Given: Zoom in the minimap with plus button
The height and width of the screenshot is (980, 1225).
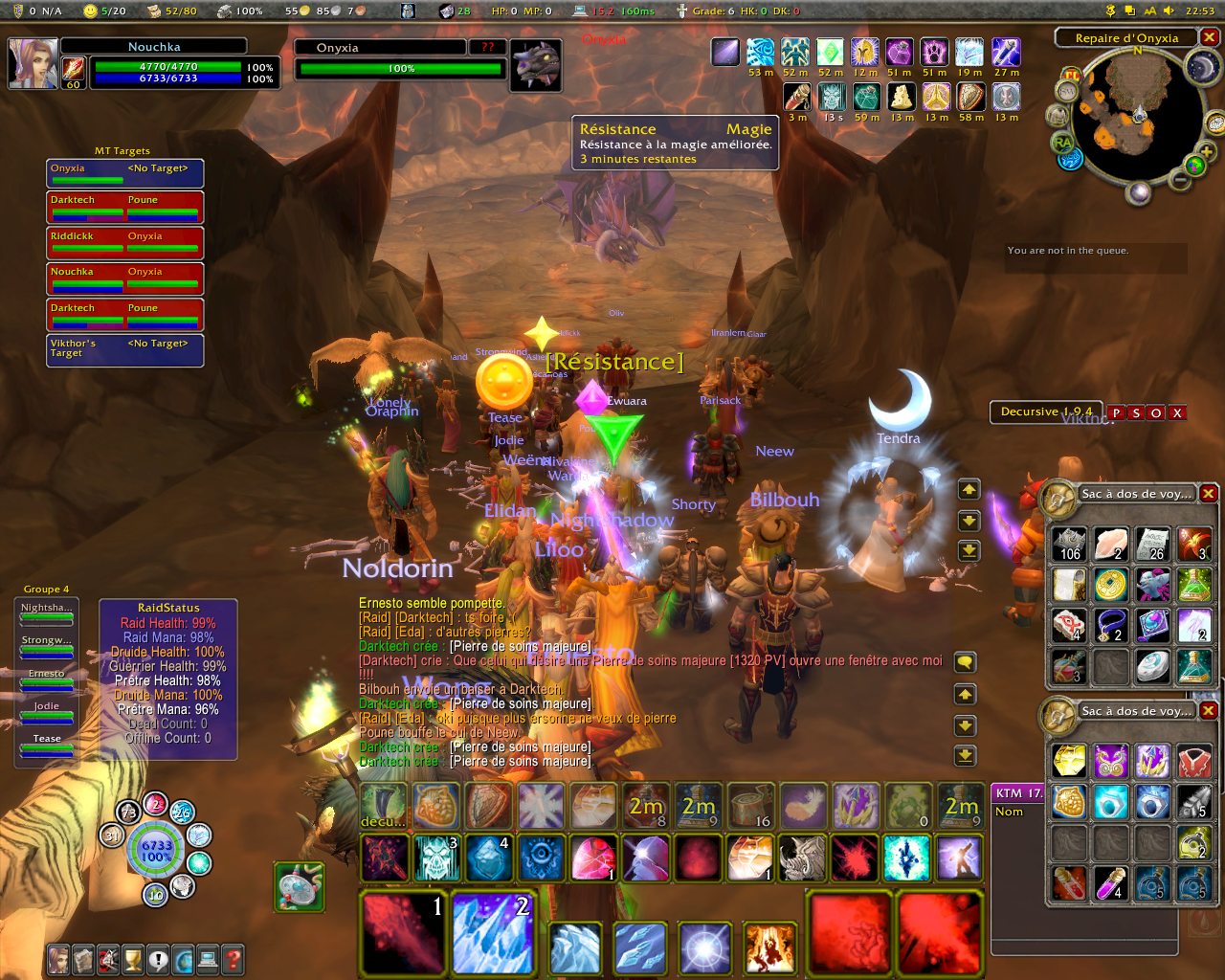Looking at the screenshot, I should click(x=1206, y=152).
